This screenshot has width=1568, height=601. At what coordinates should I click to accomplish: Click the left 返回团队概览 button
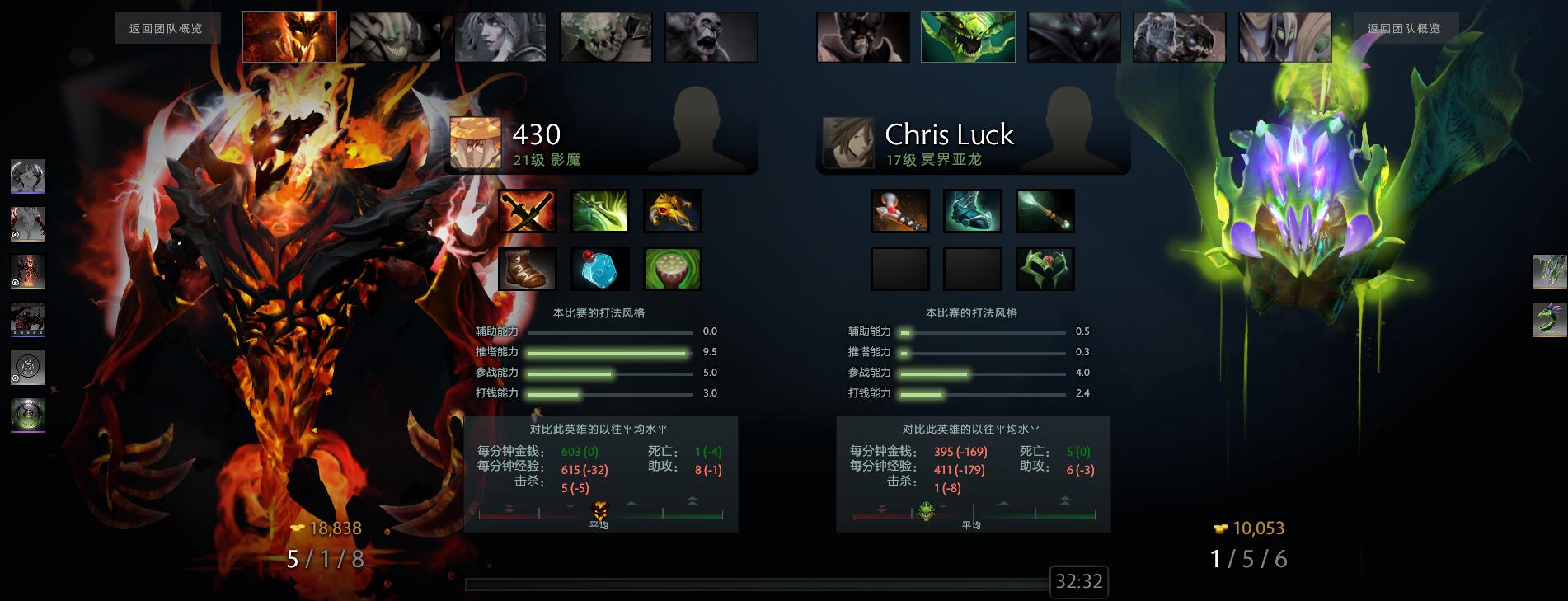(168, 27)
